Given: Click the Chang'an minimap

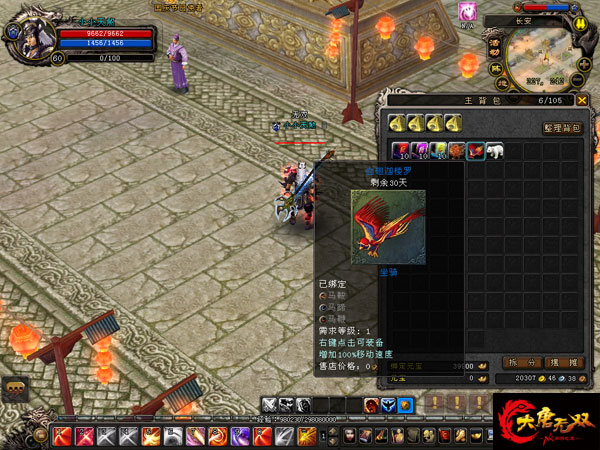Looking at the screenshot, I should [x=545, y=58].
